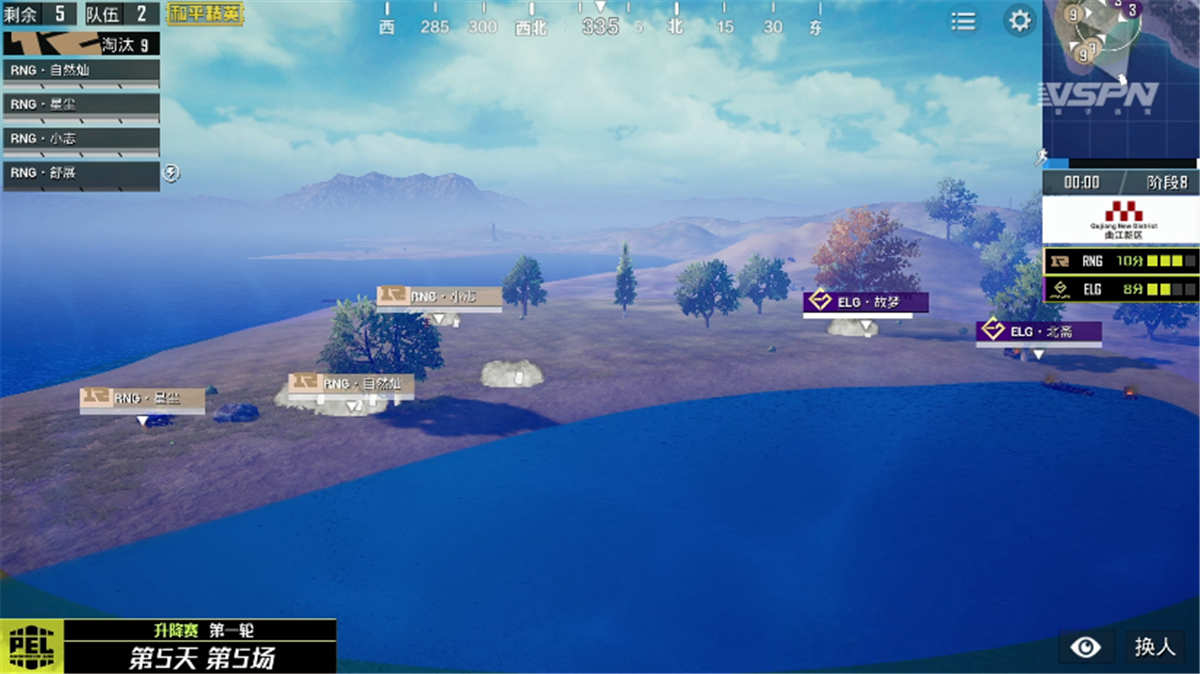The width and height of the screenshot is (1200, 674).
Task: Choose RNG·小志 in the team list
Action: (x=81, y=139)
